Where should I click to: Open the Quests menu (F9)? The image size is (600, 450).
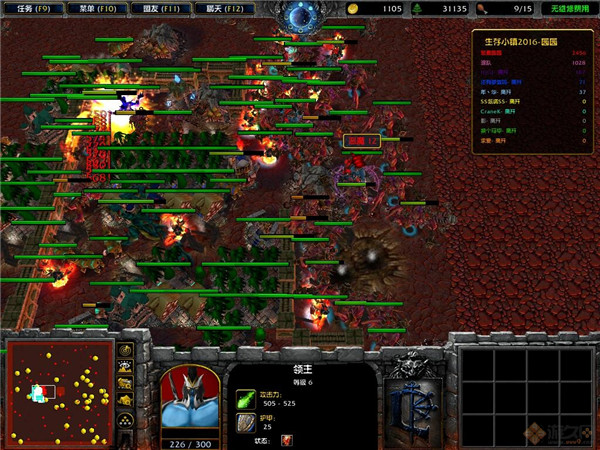click(30, 8)
